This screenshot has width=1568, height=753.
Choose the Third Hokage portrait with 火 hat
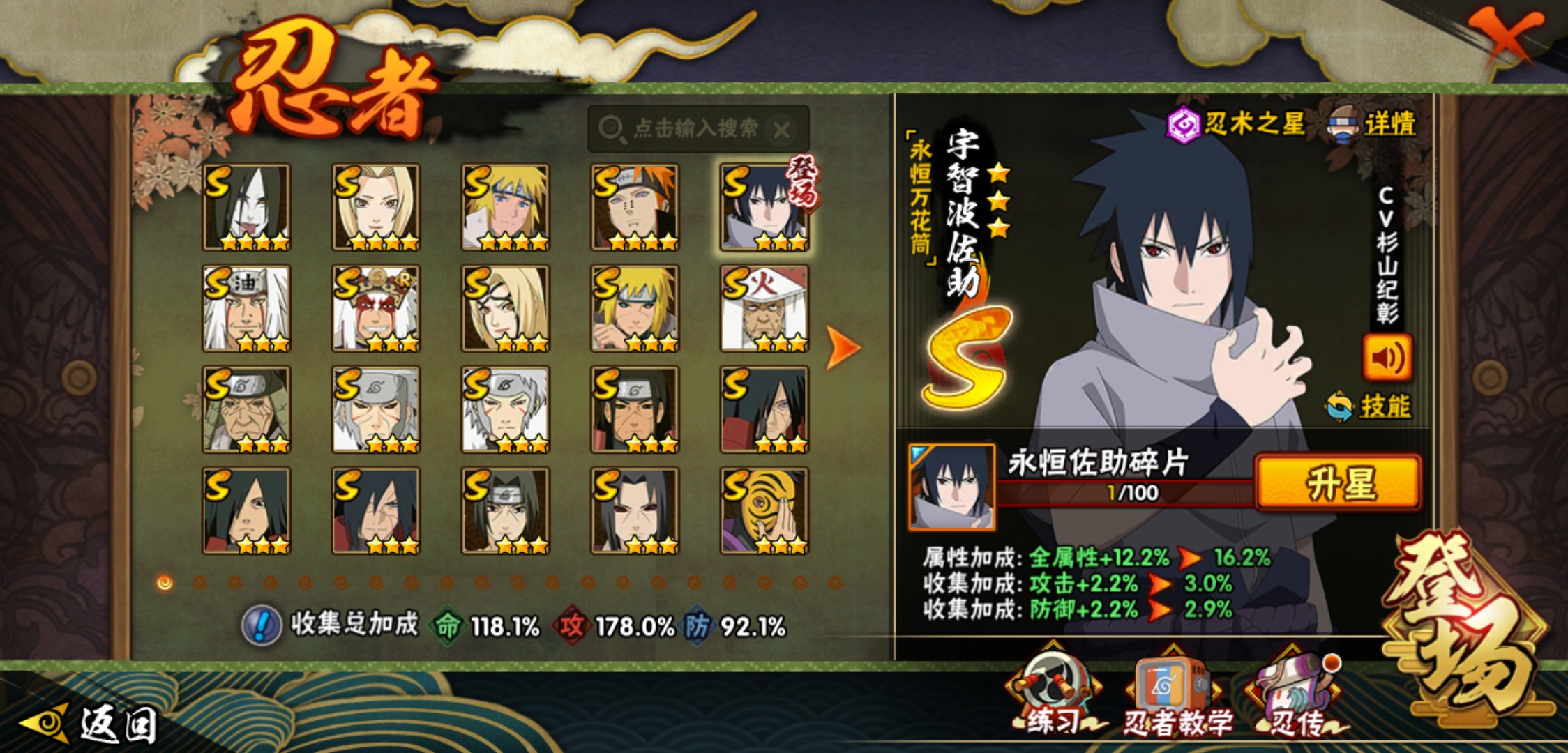click(x=764, y=308)
